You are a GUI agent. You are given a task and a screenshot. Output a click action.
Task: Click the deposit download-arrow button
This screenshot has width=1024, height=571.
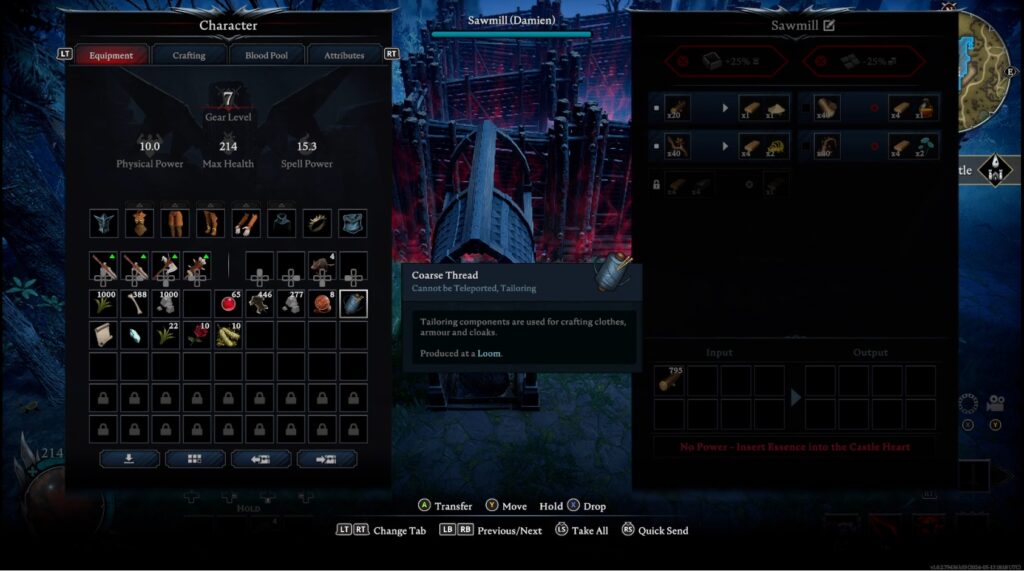(129, 459)
